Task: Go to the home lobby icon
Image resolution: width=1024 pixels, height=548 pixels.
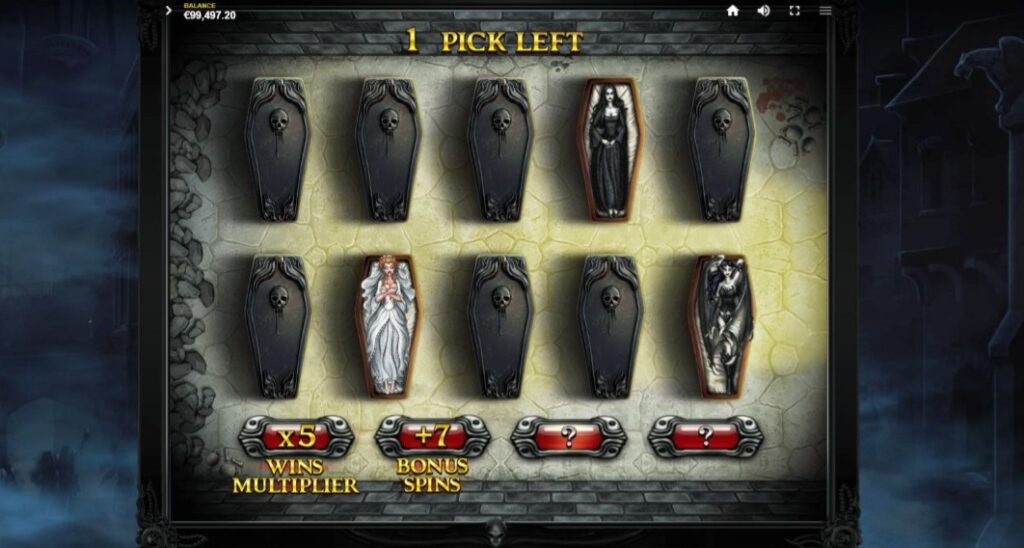Action: click(x=732, y=11)
